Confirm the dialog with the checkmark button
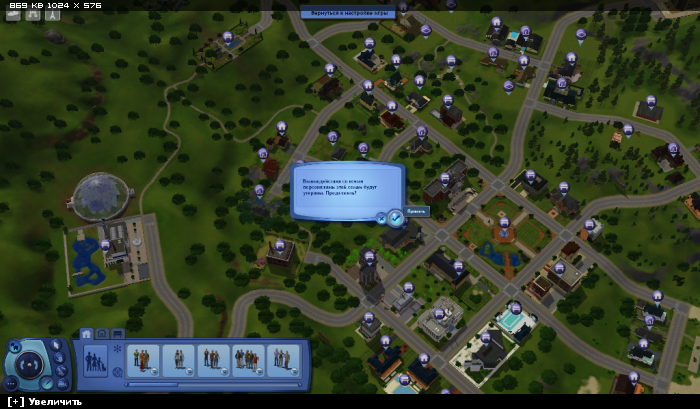This screenshot has height=409, width=700. tap(395, 216)
